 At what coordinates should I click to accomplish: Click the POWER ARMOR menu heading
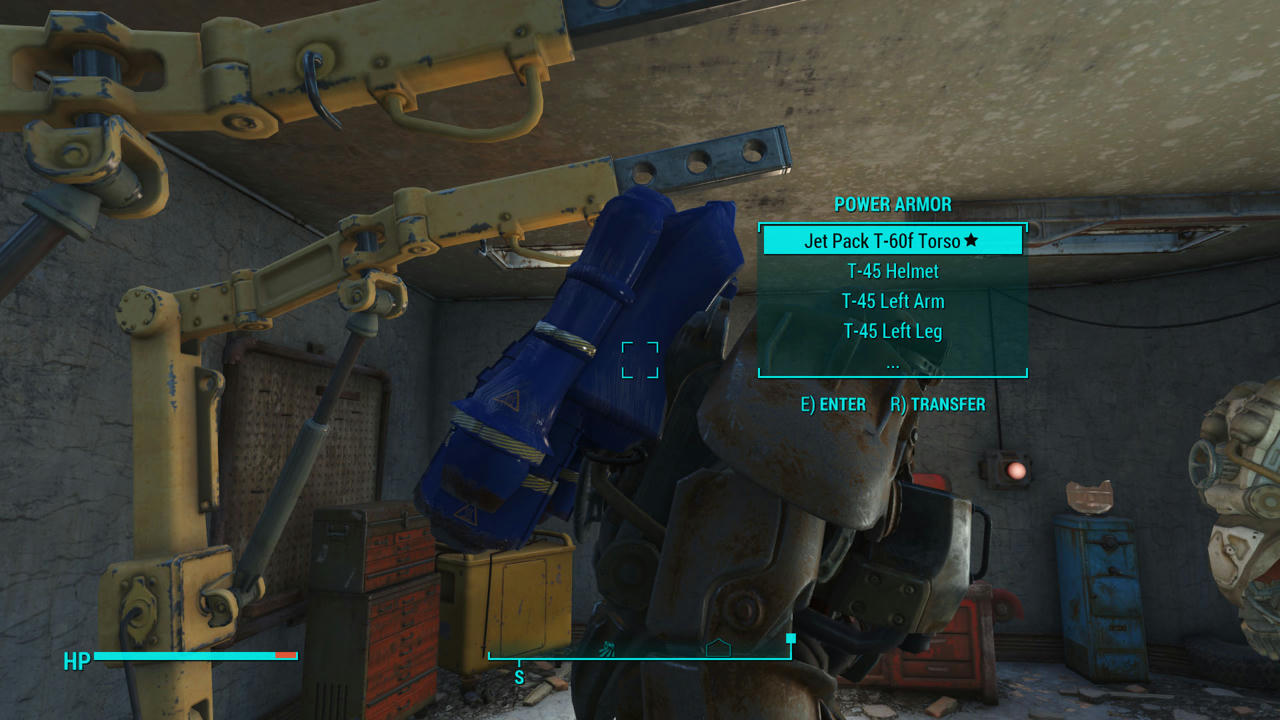pyautogui.click(x=893, y=204)
